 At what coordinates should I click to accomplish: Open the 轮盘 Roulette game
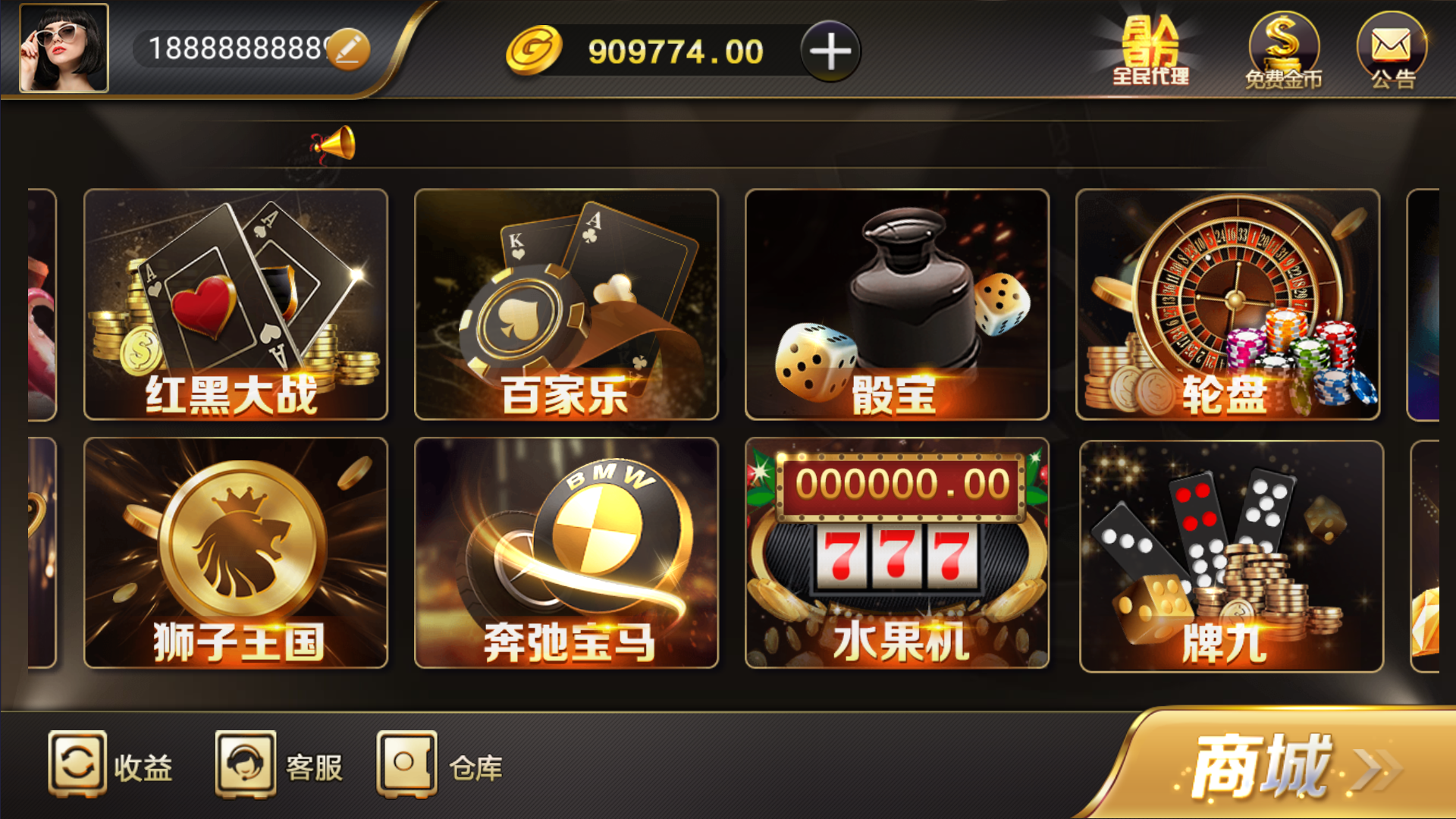1228,303
